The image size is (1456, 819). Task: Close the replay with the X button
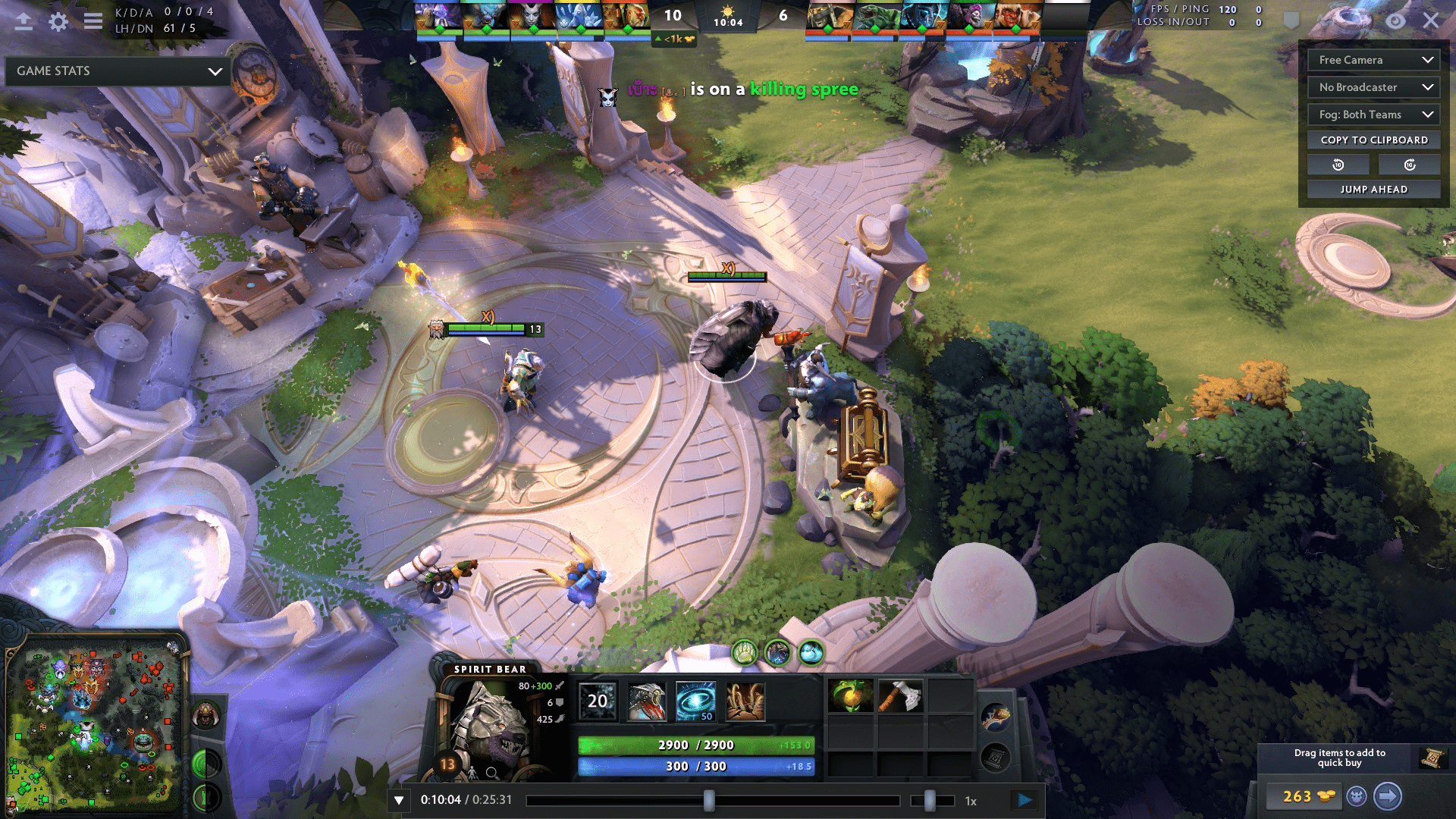[x=1430, y=20]
